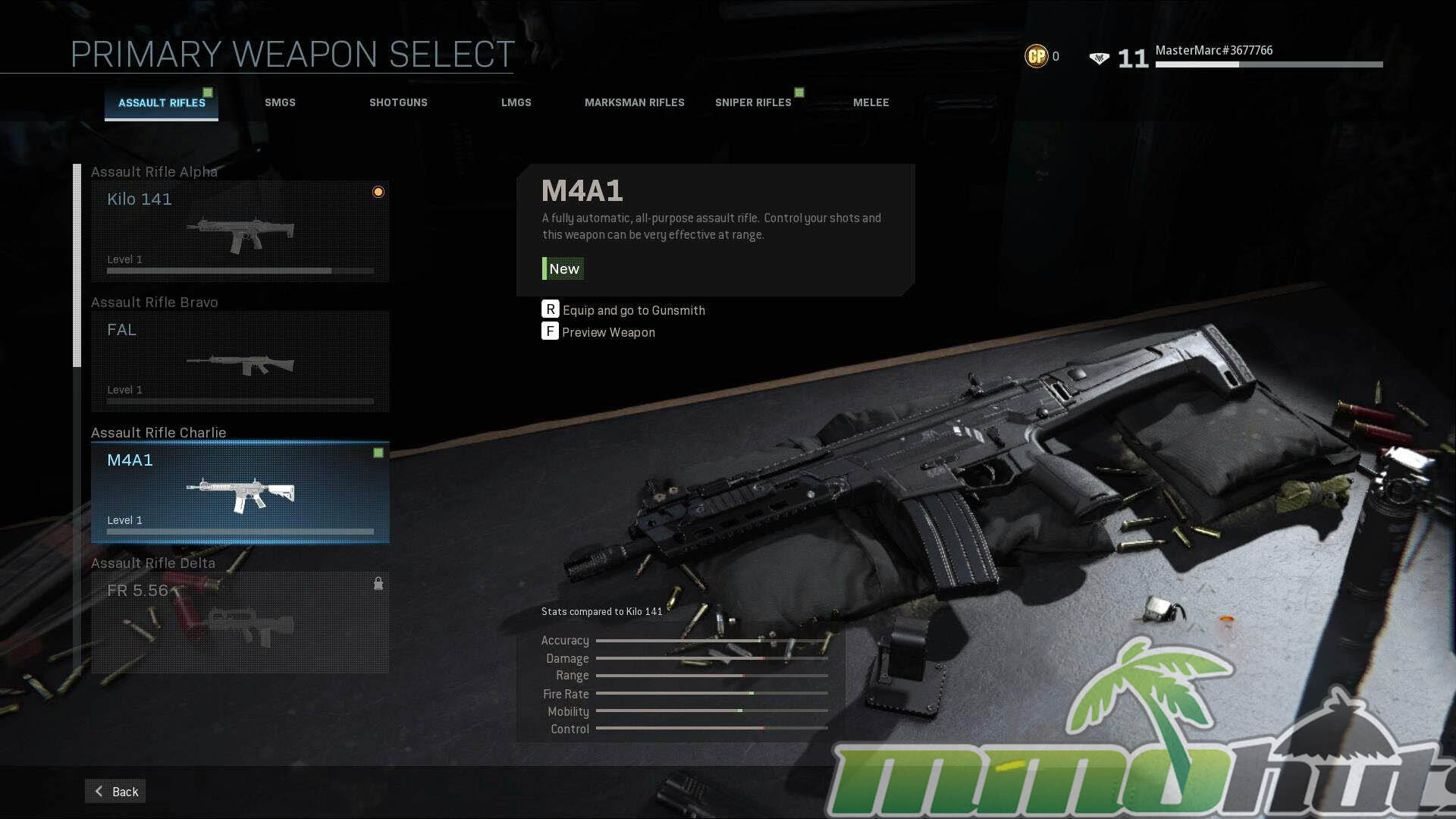Show the LMGs category
Screen dimensions: 1456x819
pos(516,103)
